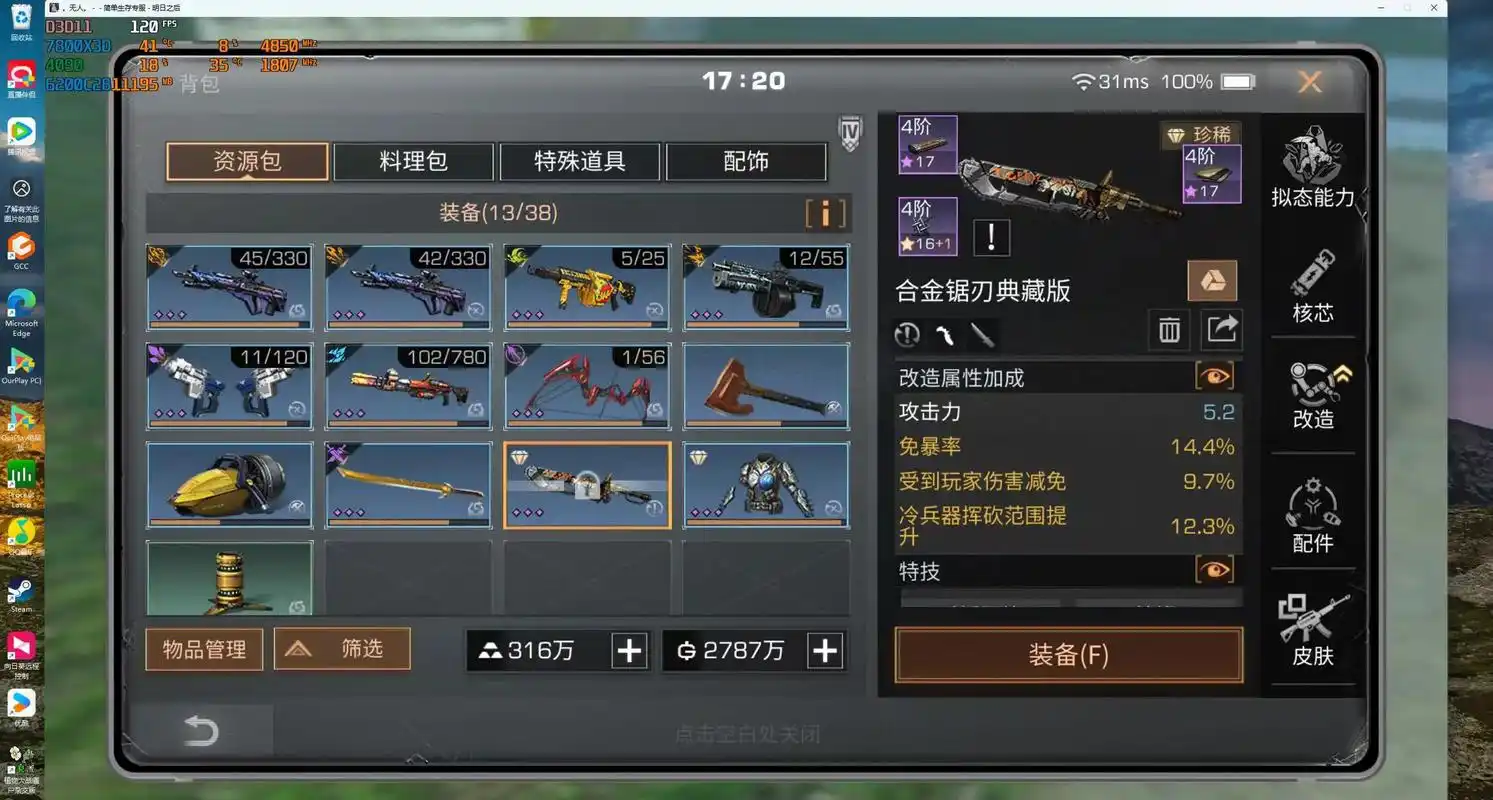This screenshot has height=800, width=1493.
Task: Switch to the 料理包 tab
Action: coord(413,160)
